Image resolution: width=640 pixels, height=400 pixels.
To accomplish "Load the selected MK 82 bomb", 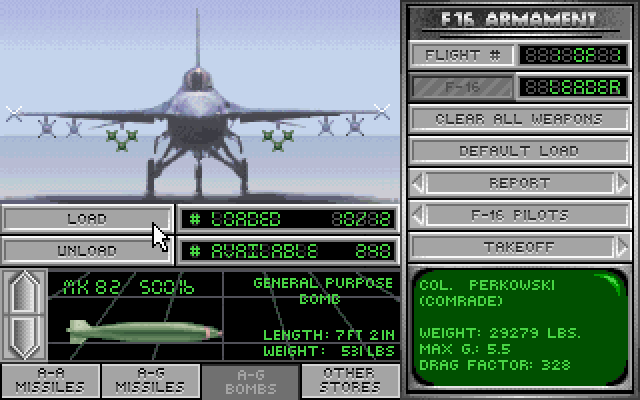I will coord(87,218).
